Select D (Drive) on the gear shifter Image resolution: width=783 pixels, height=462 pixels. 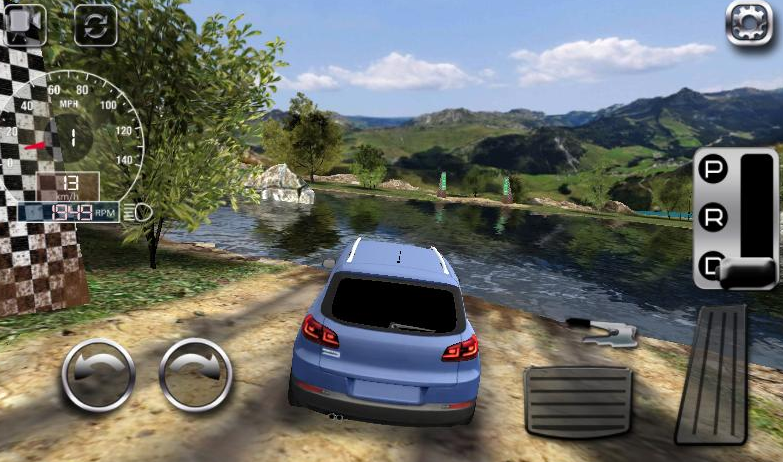(x=712, y=266)
